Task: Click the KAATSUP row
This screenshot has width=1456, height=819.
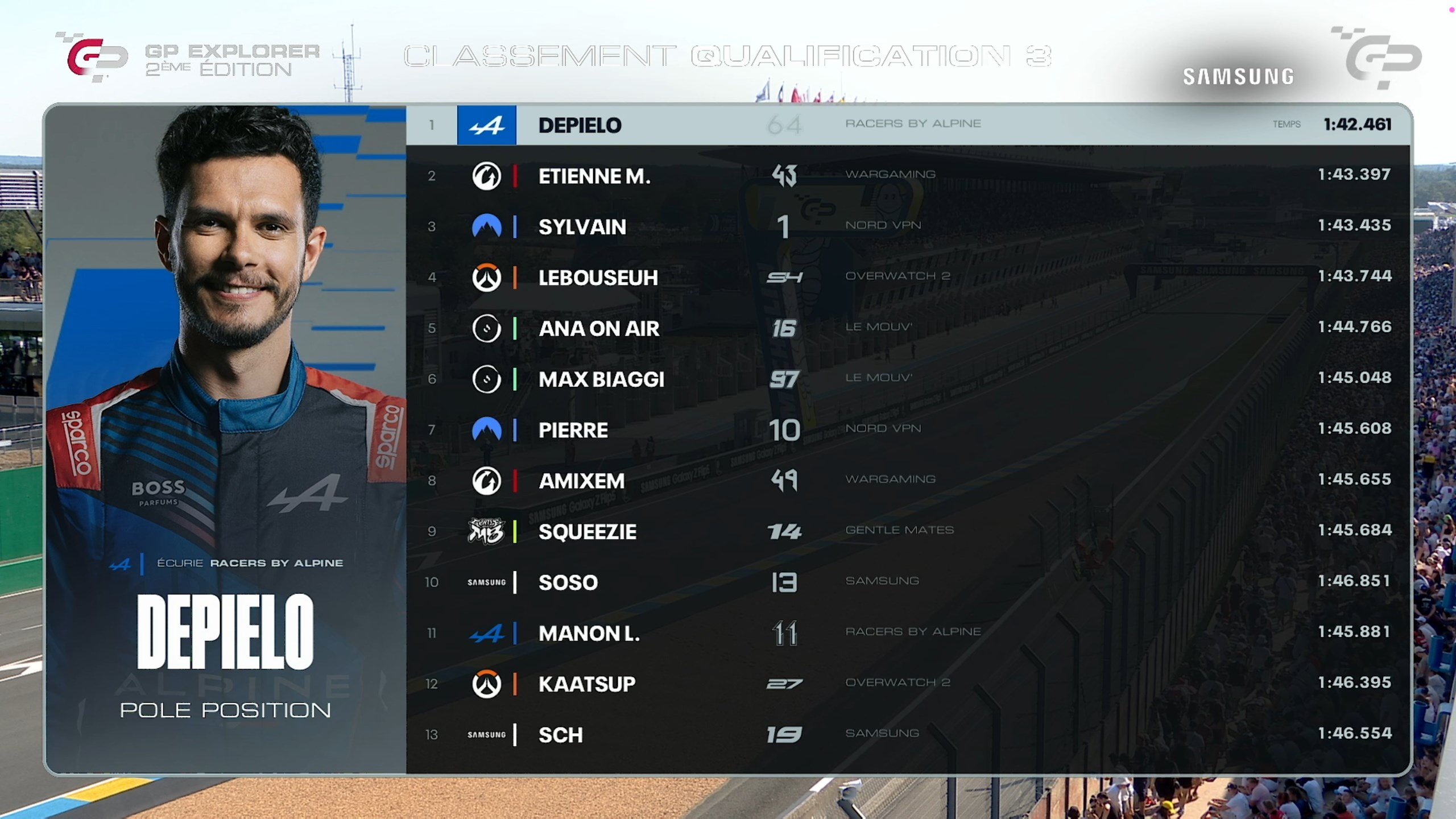Action: point(908,684)
